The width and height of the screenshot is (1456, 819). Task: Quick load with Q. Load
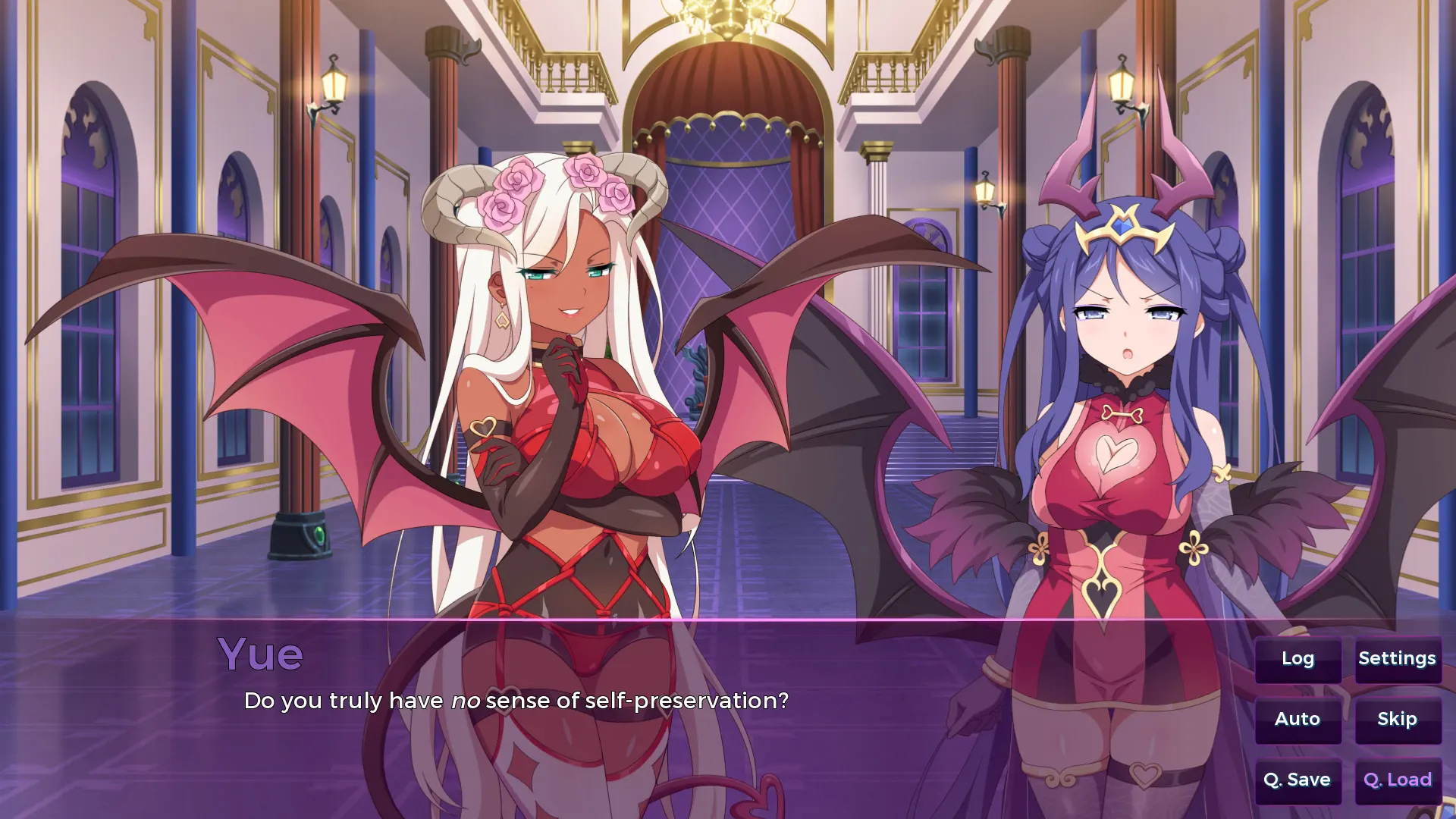tap(1397, 780)
